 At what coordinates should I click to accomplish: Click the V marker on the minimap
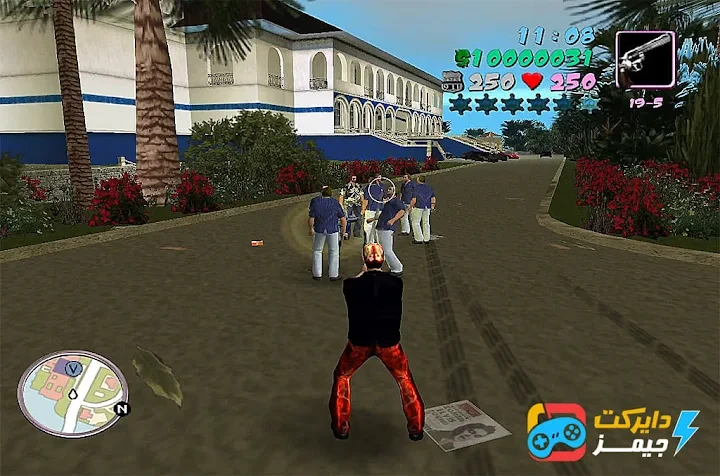[73, 367]
